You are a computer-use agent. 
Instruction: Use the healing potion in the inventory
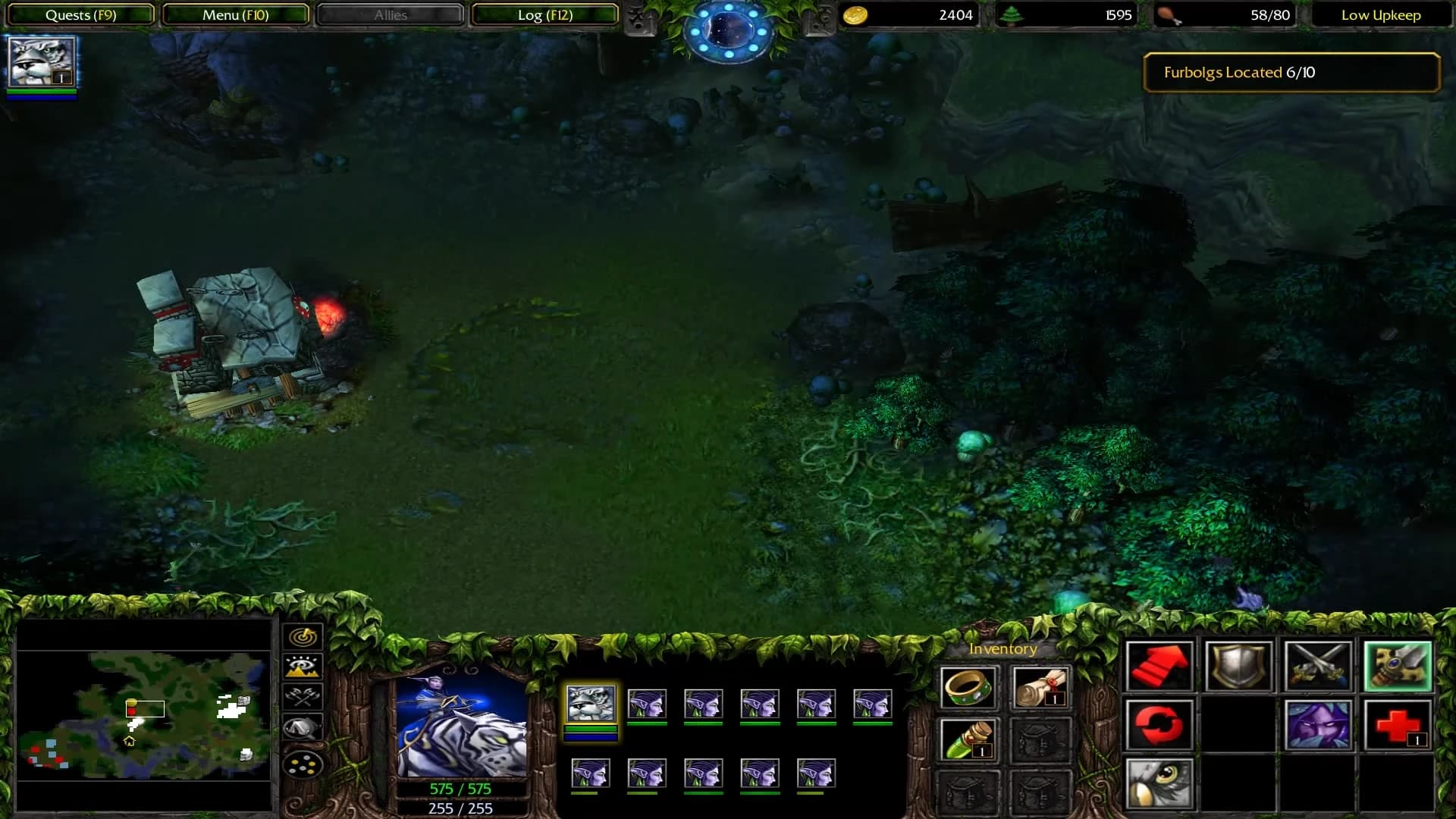969,739
